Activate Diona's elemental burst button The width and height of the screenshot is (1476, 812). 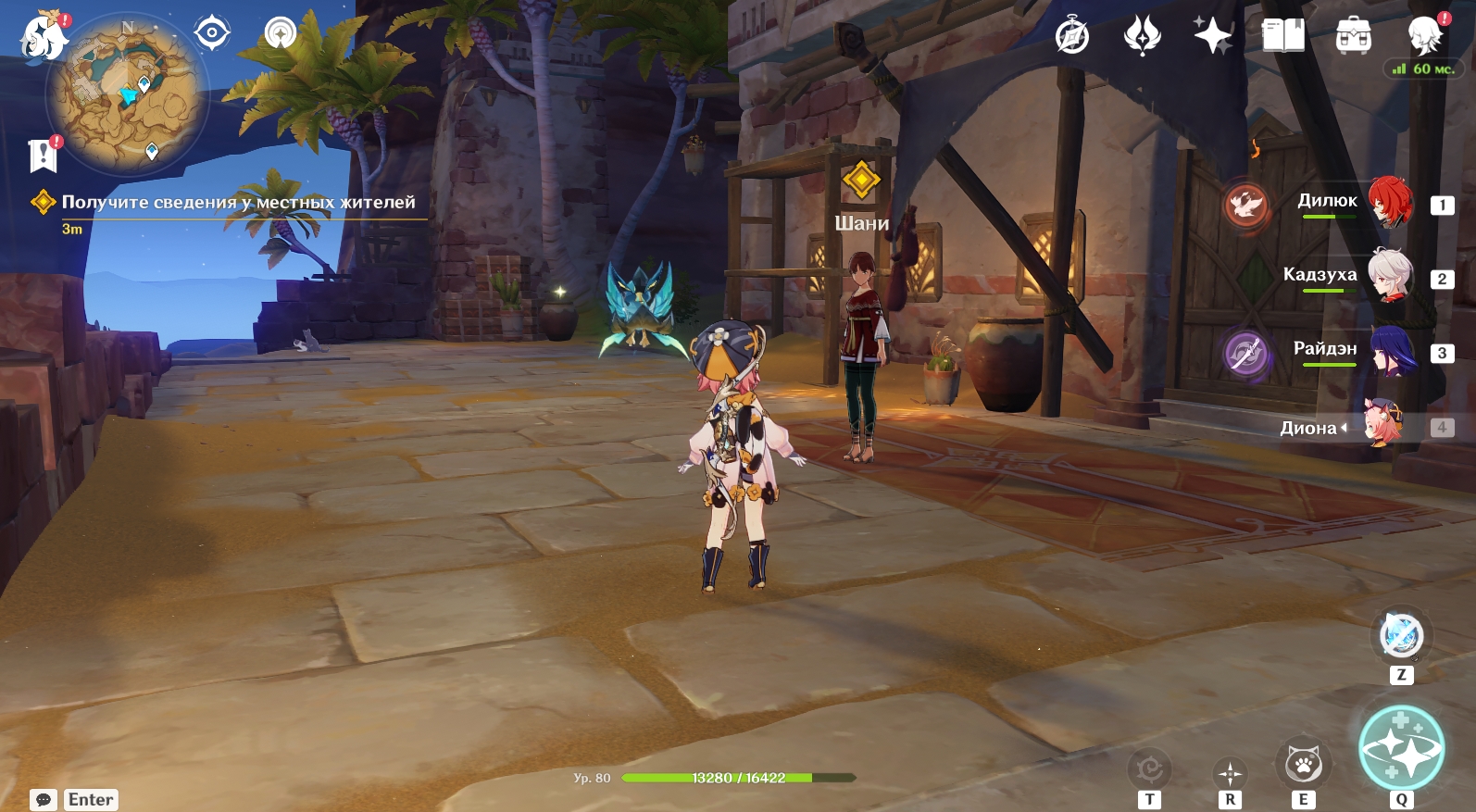click(x=1401, y=748)
